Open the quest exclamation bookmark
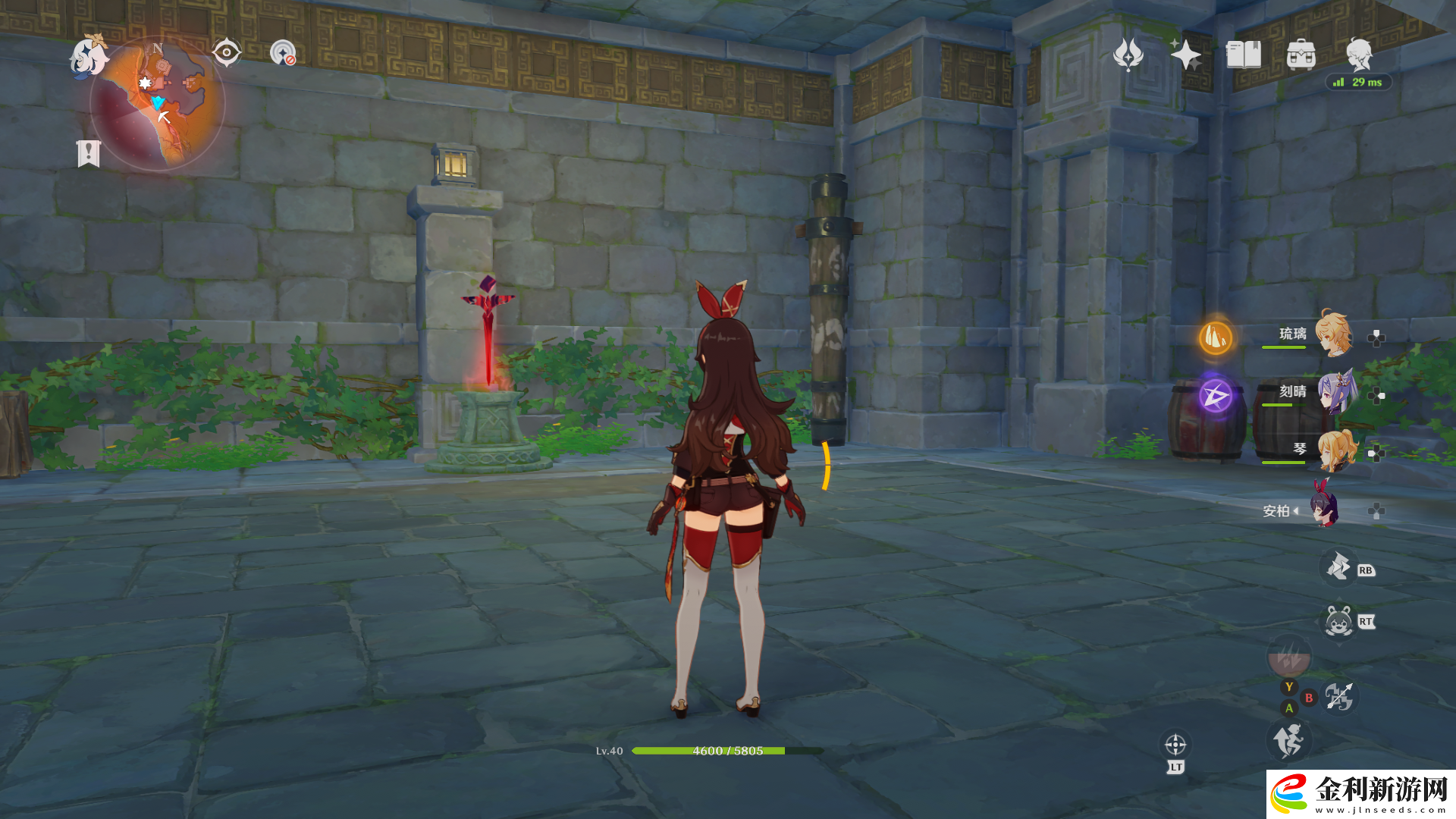Viewport: 1456px width, 819px height. click(88, 152)
